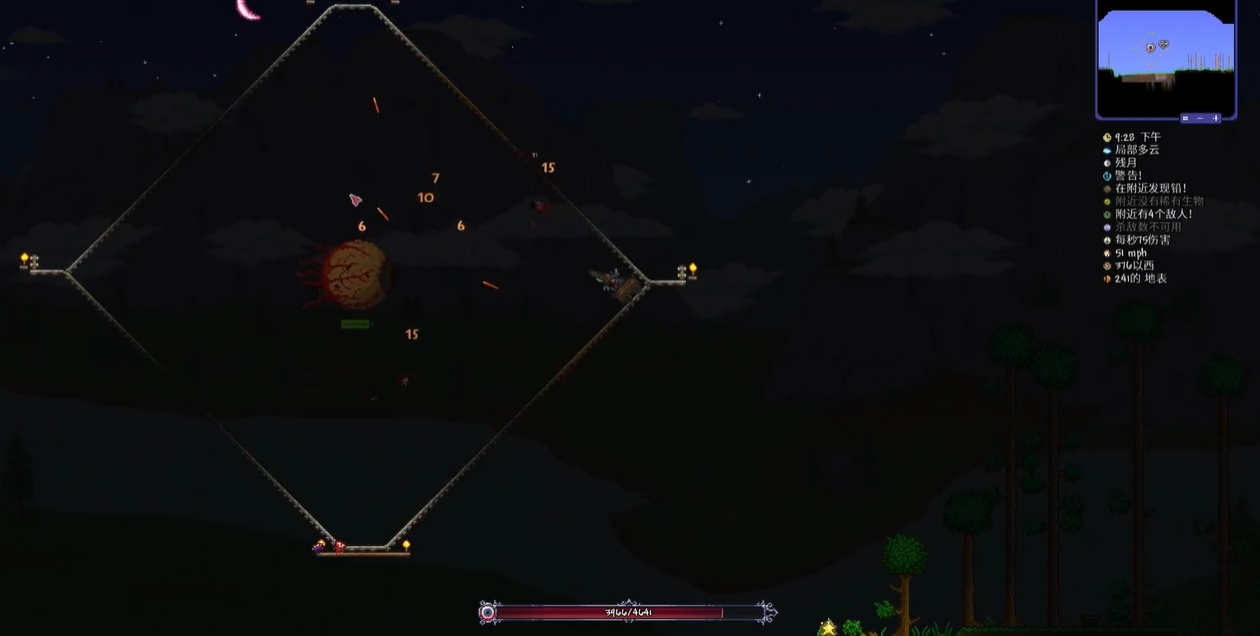Screen dimensions: 1260x636
Task: Click the minimap in the corner
Action: [x=1165, y=56]
